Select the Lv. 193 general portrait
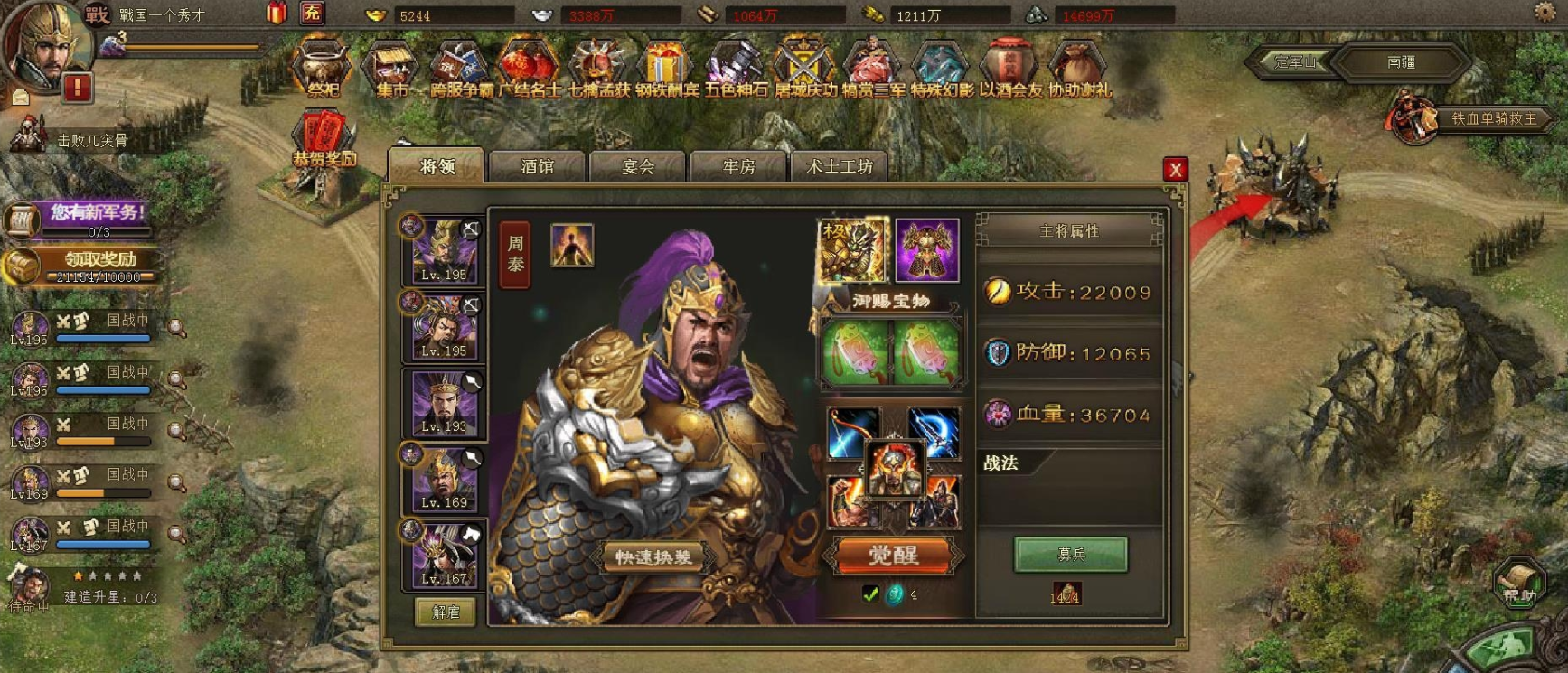The height and width of the screenshot is (673, 1568). tap(445, 403)
